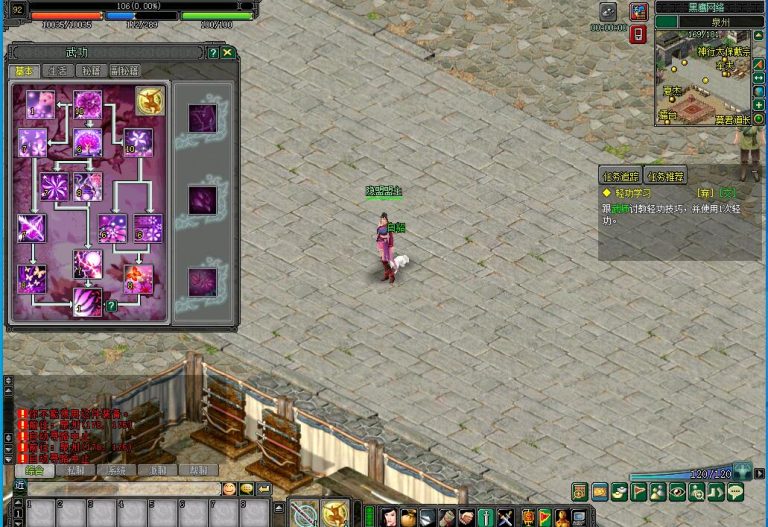The height and width of the screenshot is (527, 768).
Task: Close the 武功 skills window
Action: click(228, 52)
